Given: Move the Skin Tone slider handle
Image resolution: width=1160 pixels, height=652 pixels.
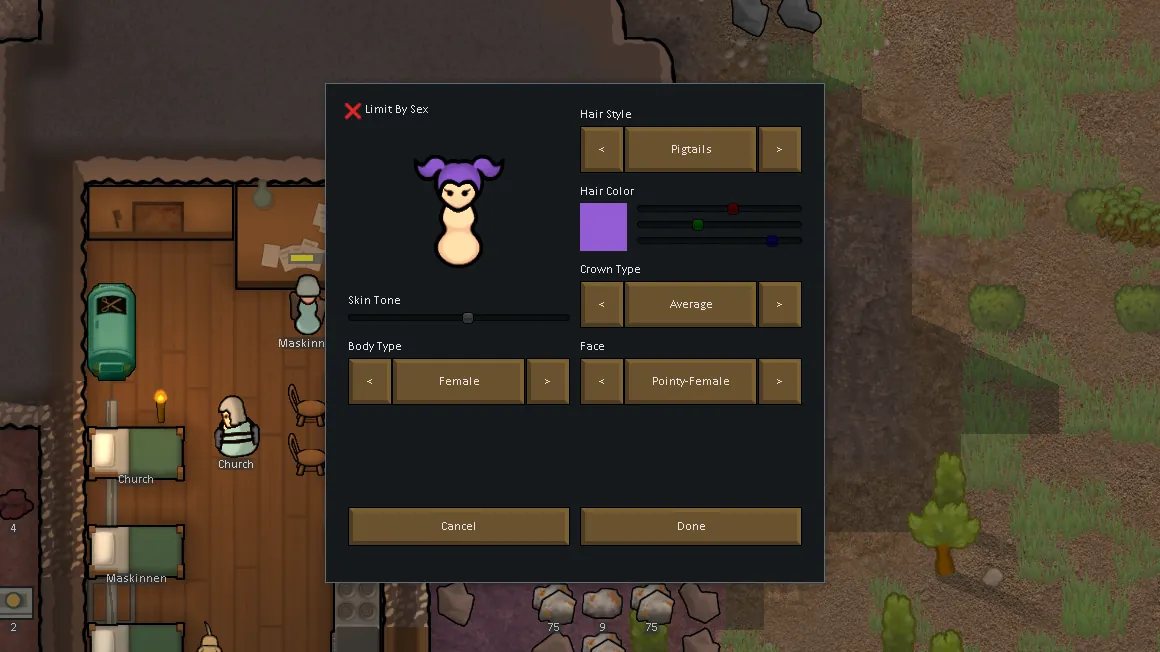Looking at the screenshot, I should [x=468, y=318].
